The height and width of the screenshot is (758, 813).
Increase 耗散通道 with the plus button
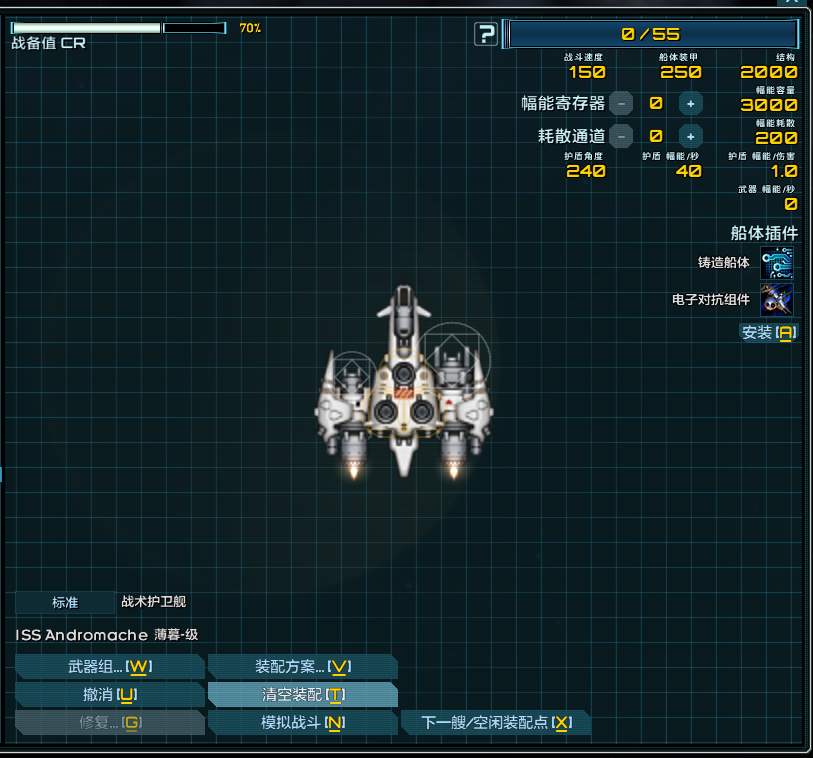click(x=690, y=136)
